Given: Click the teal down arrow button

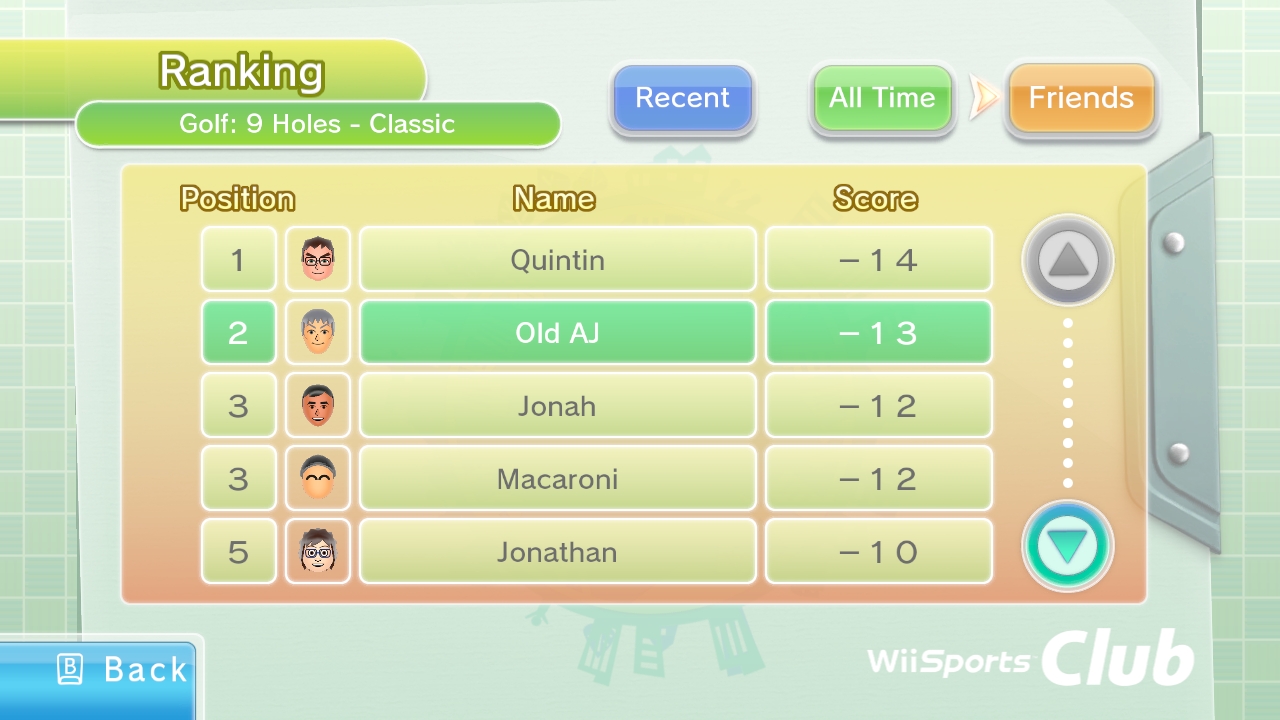Looking at the screenshot, I should coord(1067,546).
